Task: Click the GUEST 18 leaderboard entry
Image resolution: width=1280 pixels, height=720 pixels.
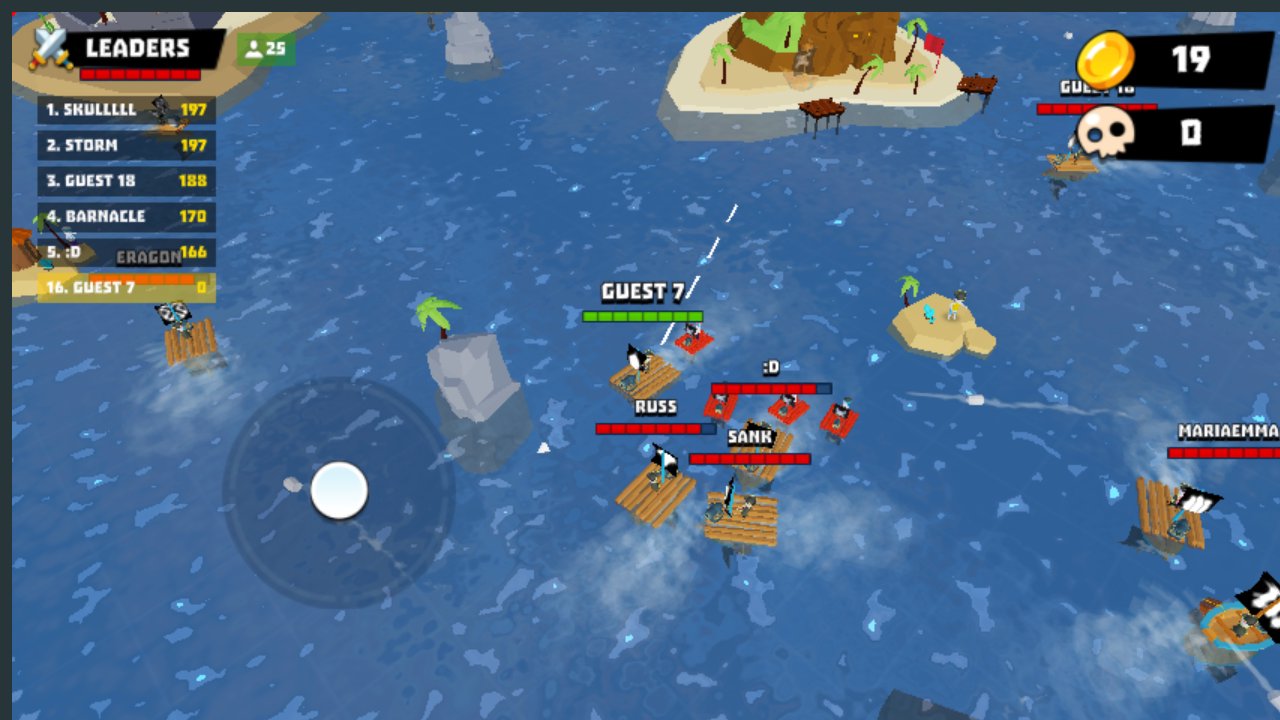Action: (127, 182)
